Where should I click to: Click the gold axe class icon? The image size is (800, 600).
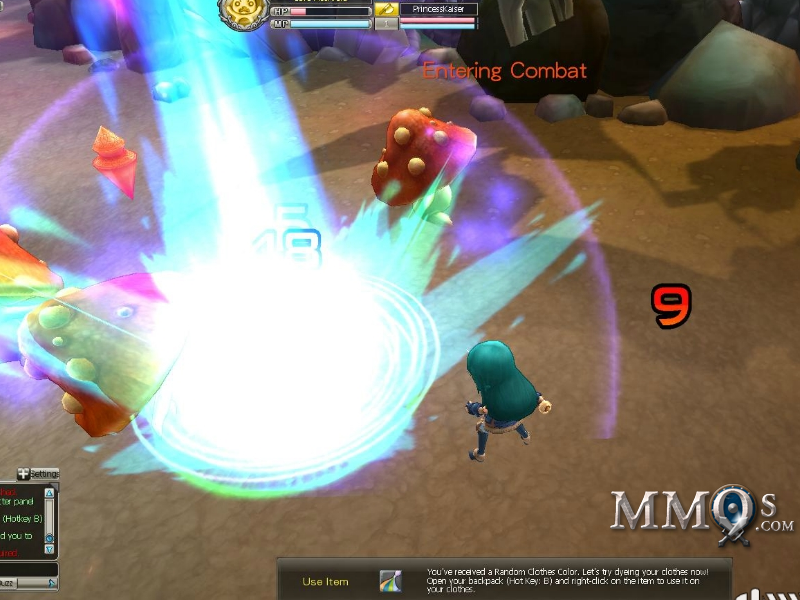[x=386, y=9]
